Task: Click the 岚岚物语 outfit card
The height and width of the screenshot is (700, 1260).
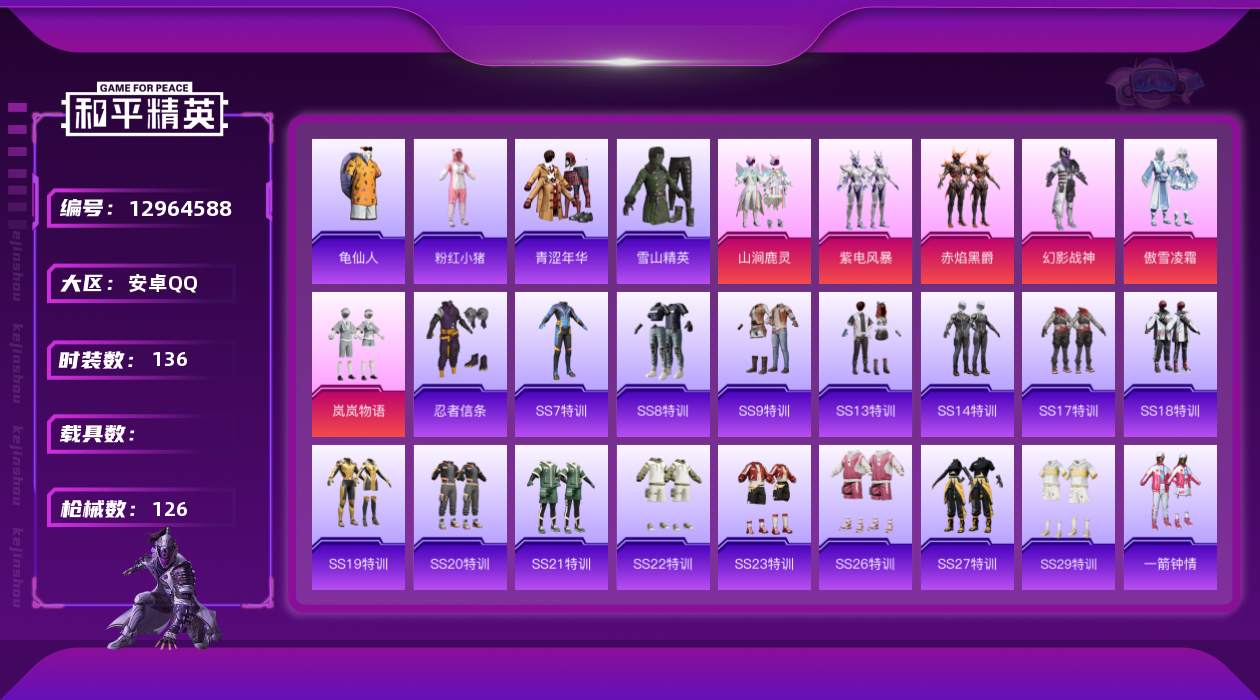Action: point(358,364)
